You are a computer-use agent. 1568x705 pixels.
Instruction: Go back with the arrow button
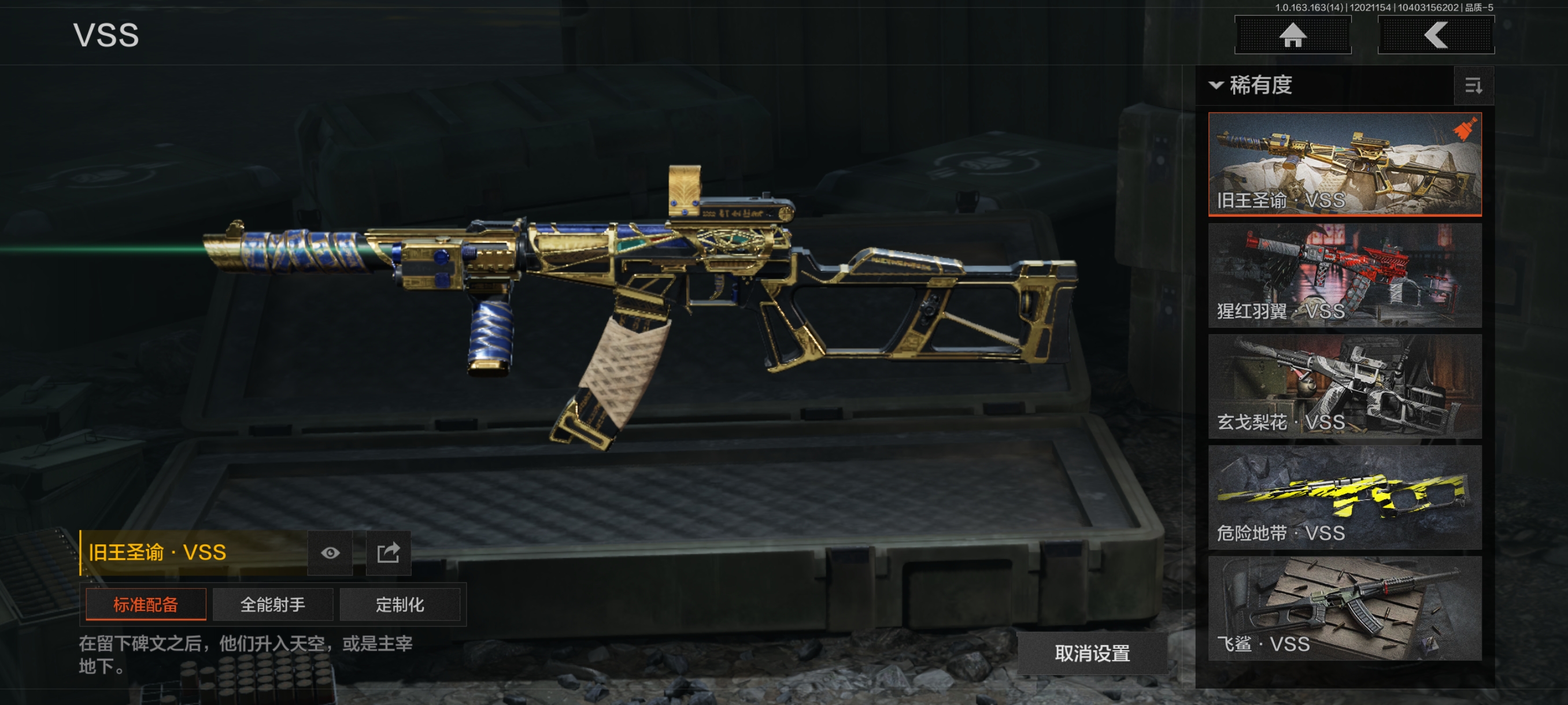coord(1435,35)
